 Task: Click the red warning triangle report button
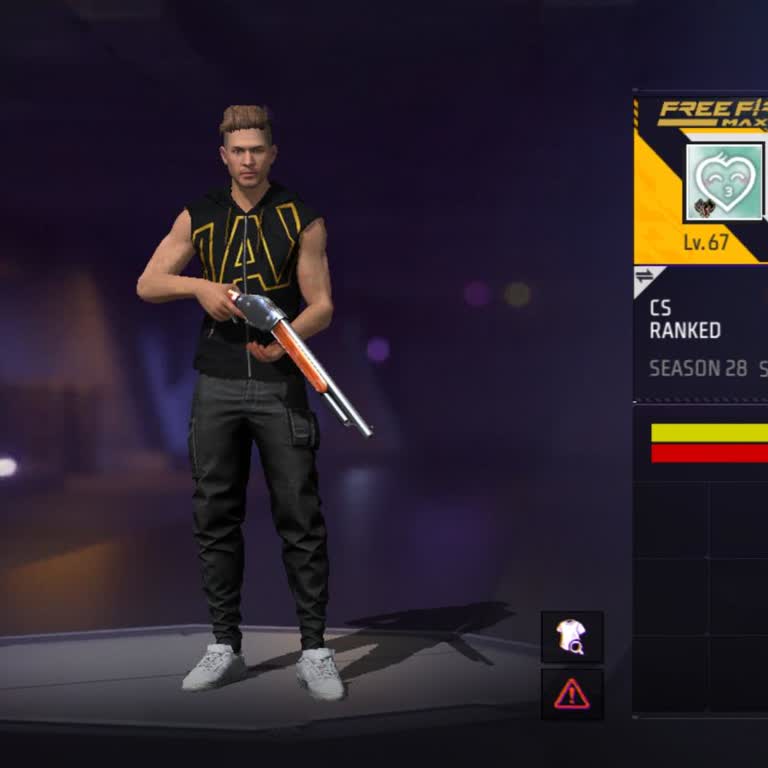tap(572, 693)
